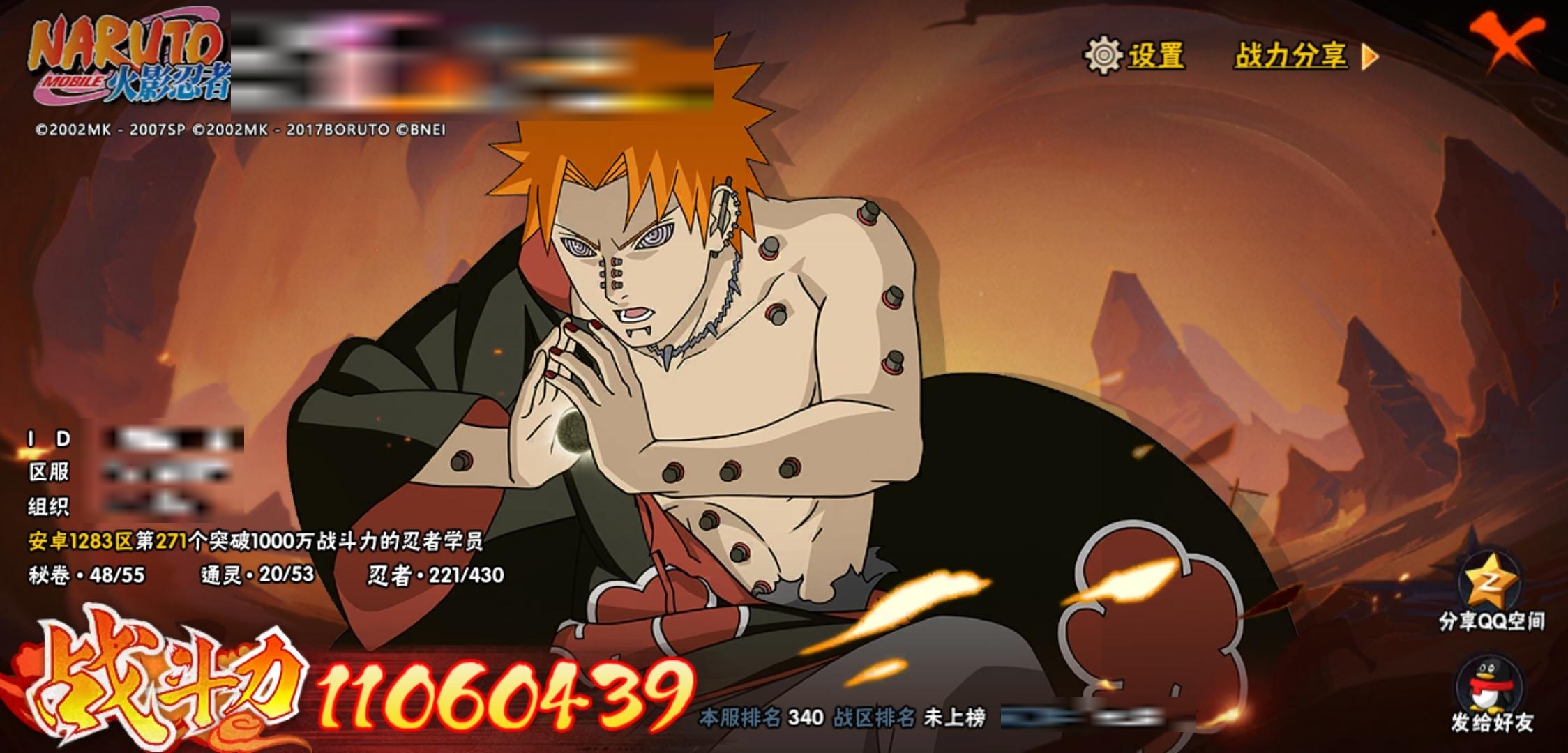Open the 设置 settings menu
The image size is (1568, 753).
1135,56
